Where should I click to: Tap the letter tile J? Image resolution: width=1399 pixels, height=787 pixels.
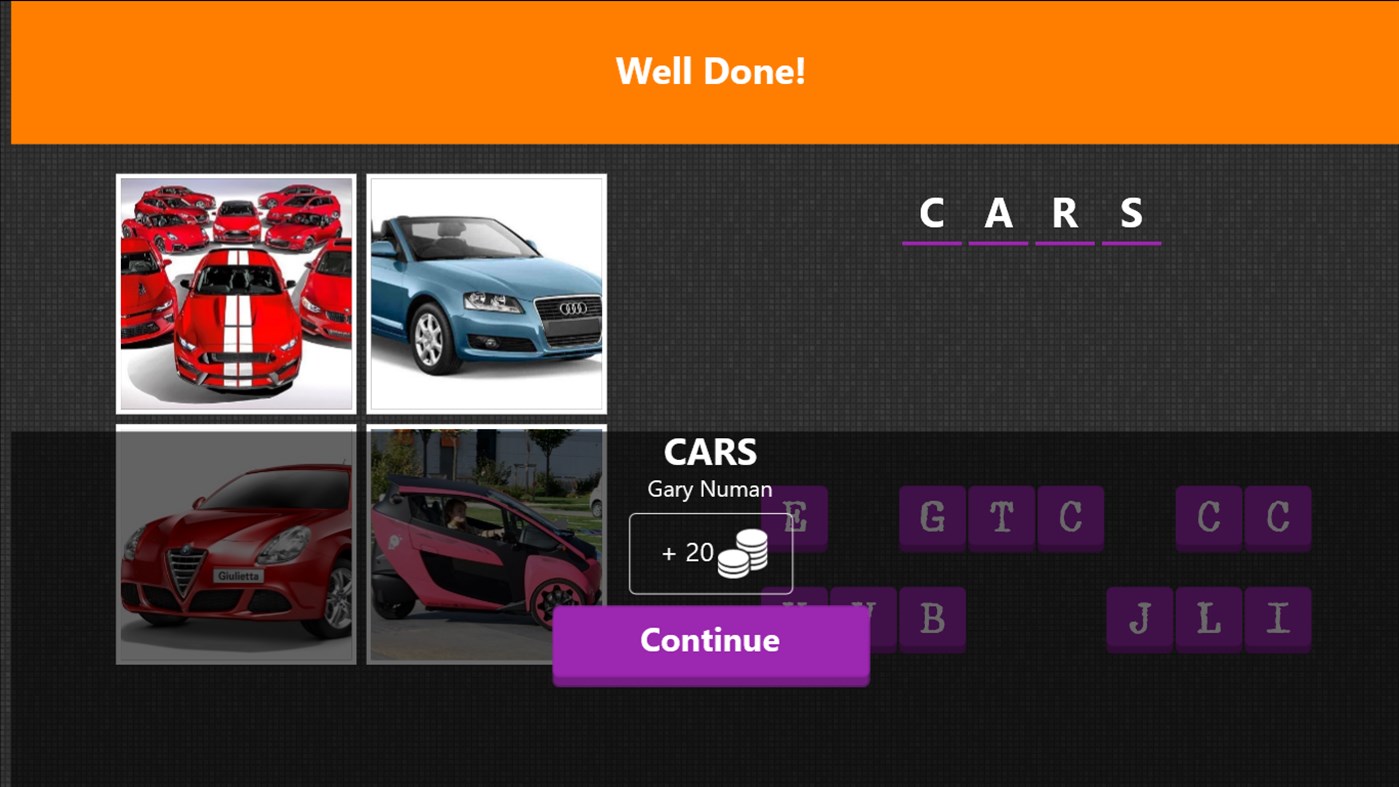click(1139, 619)
